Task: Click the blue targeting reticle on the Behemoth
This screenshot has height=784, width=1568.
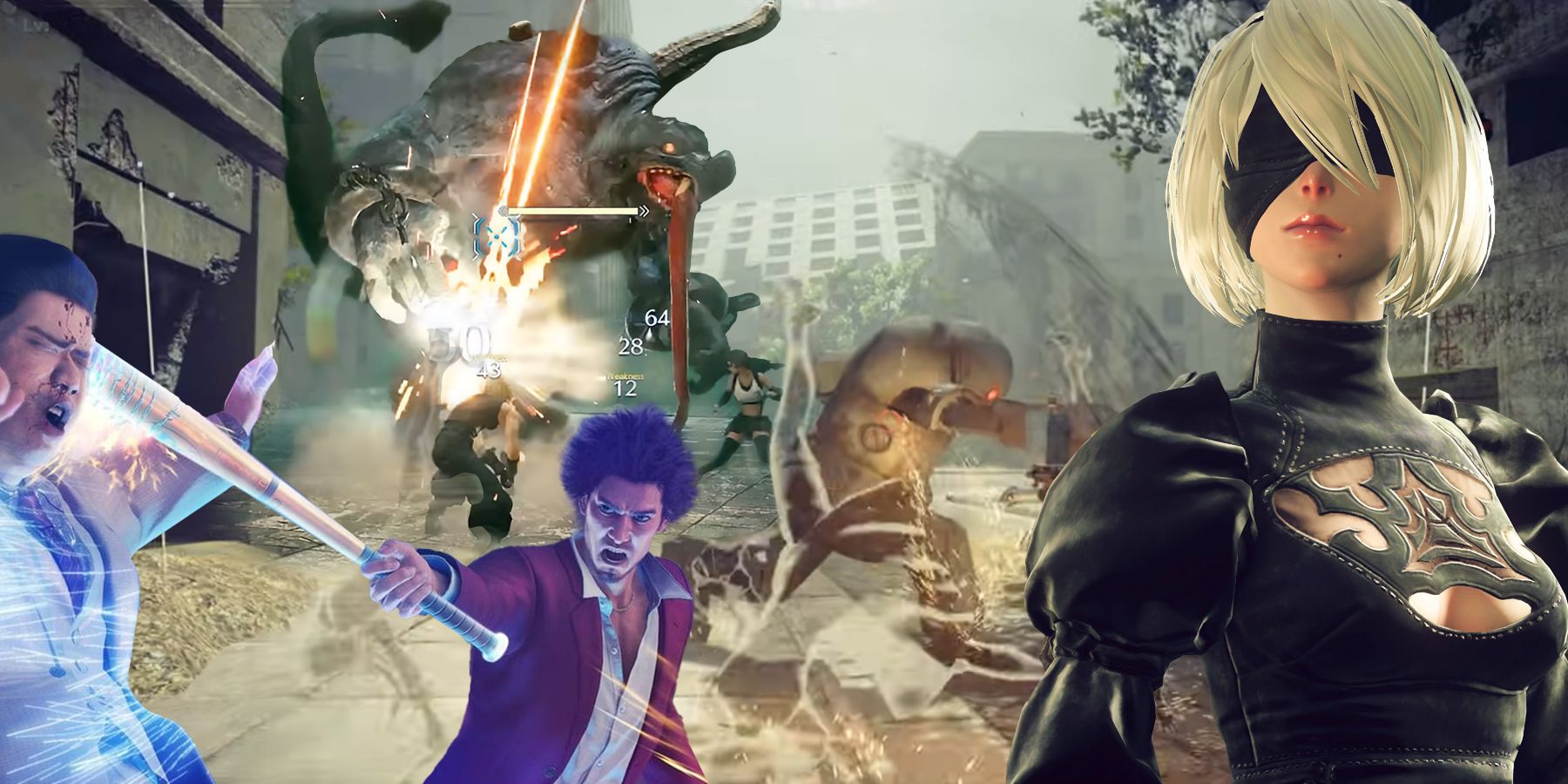Action: pyautogui.click(x=497, y=237)
